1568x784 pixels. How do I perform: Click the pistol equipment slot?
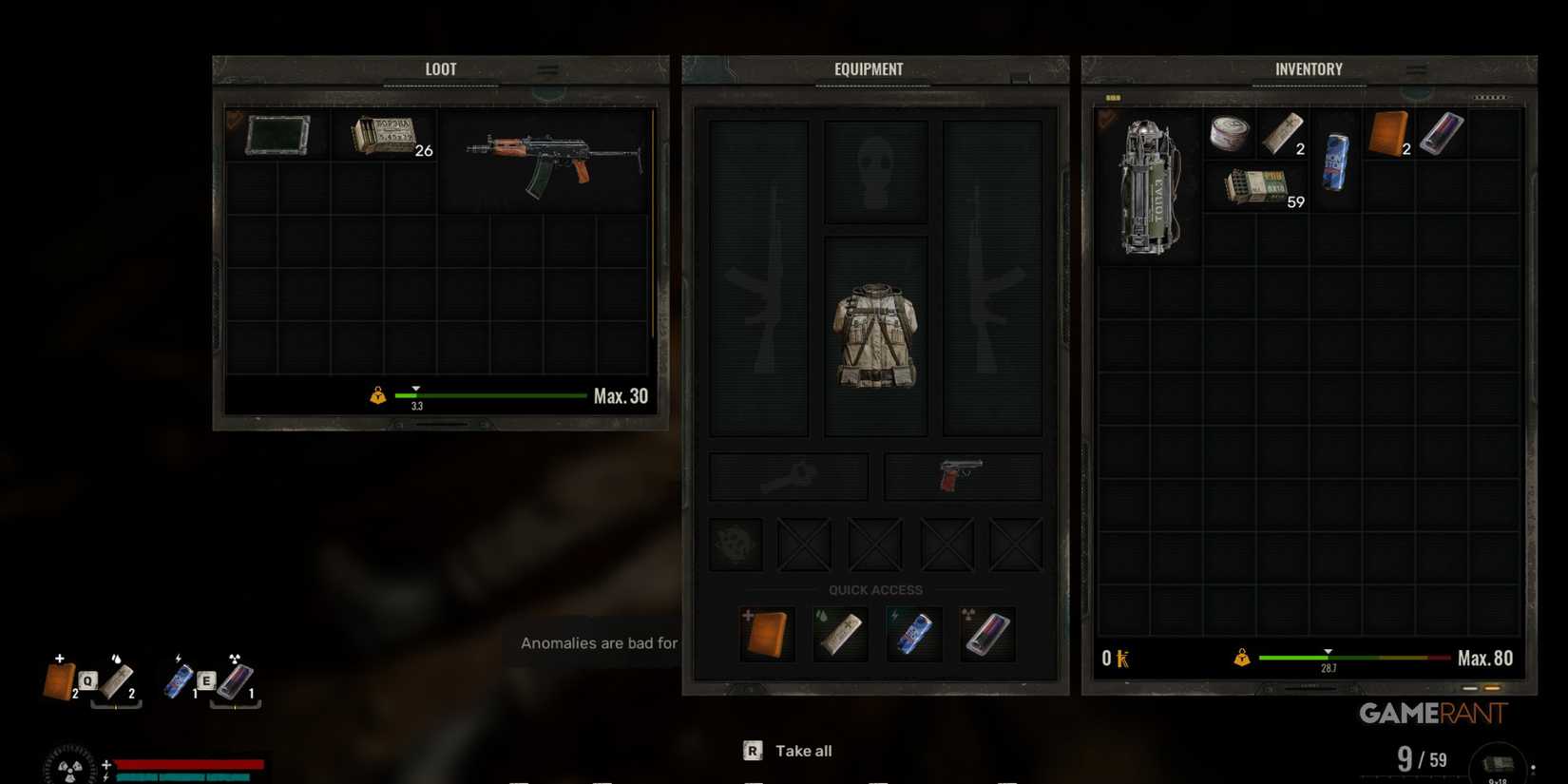pyautogui.click(x=960, y=475)
